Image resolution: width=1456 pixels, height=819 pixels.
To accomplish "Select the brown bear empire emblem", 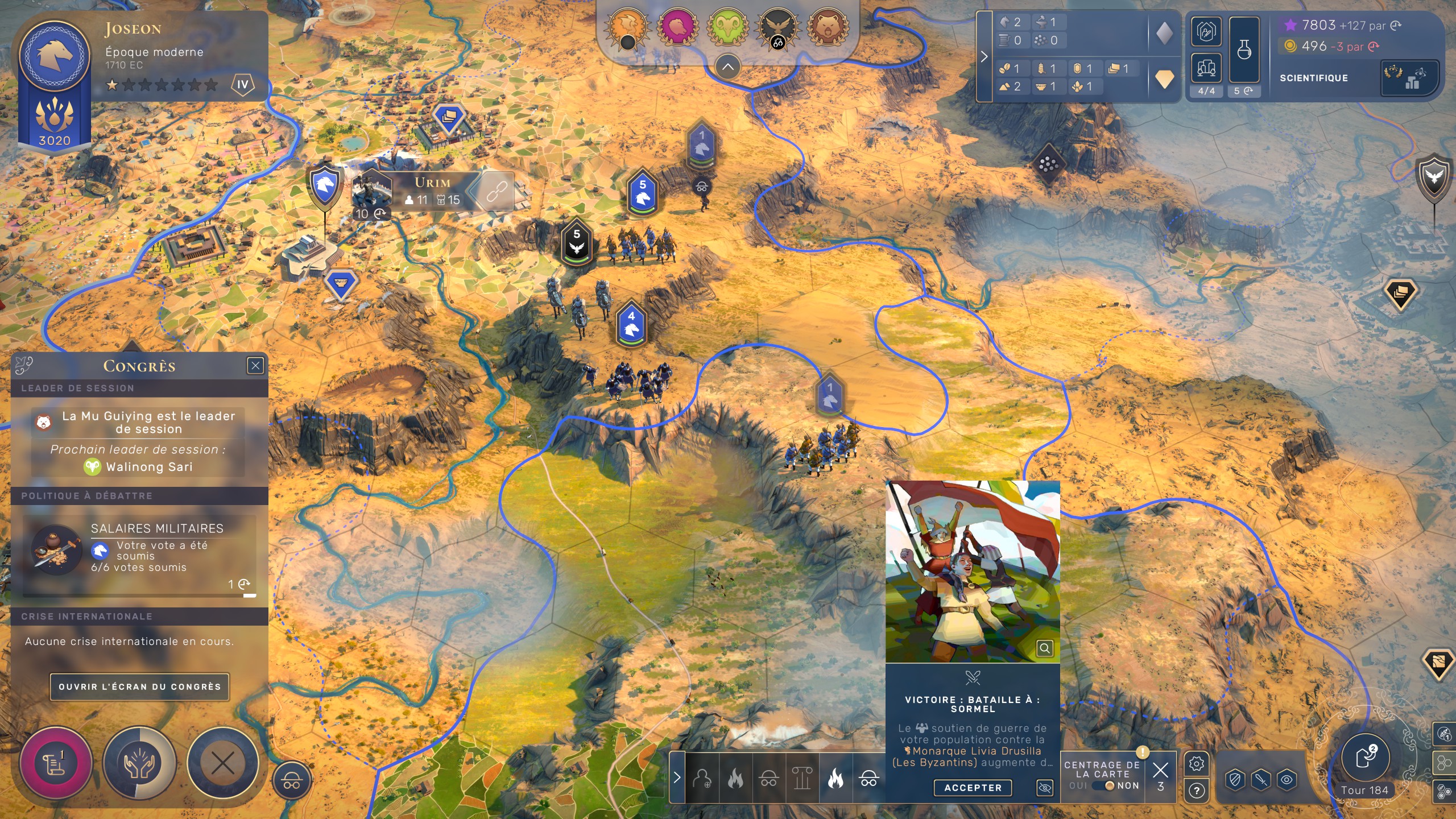I will pos(828,27).
